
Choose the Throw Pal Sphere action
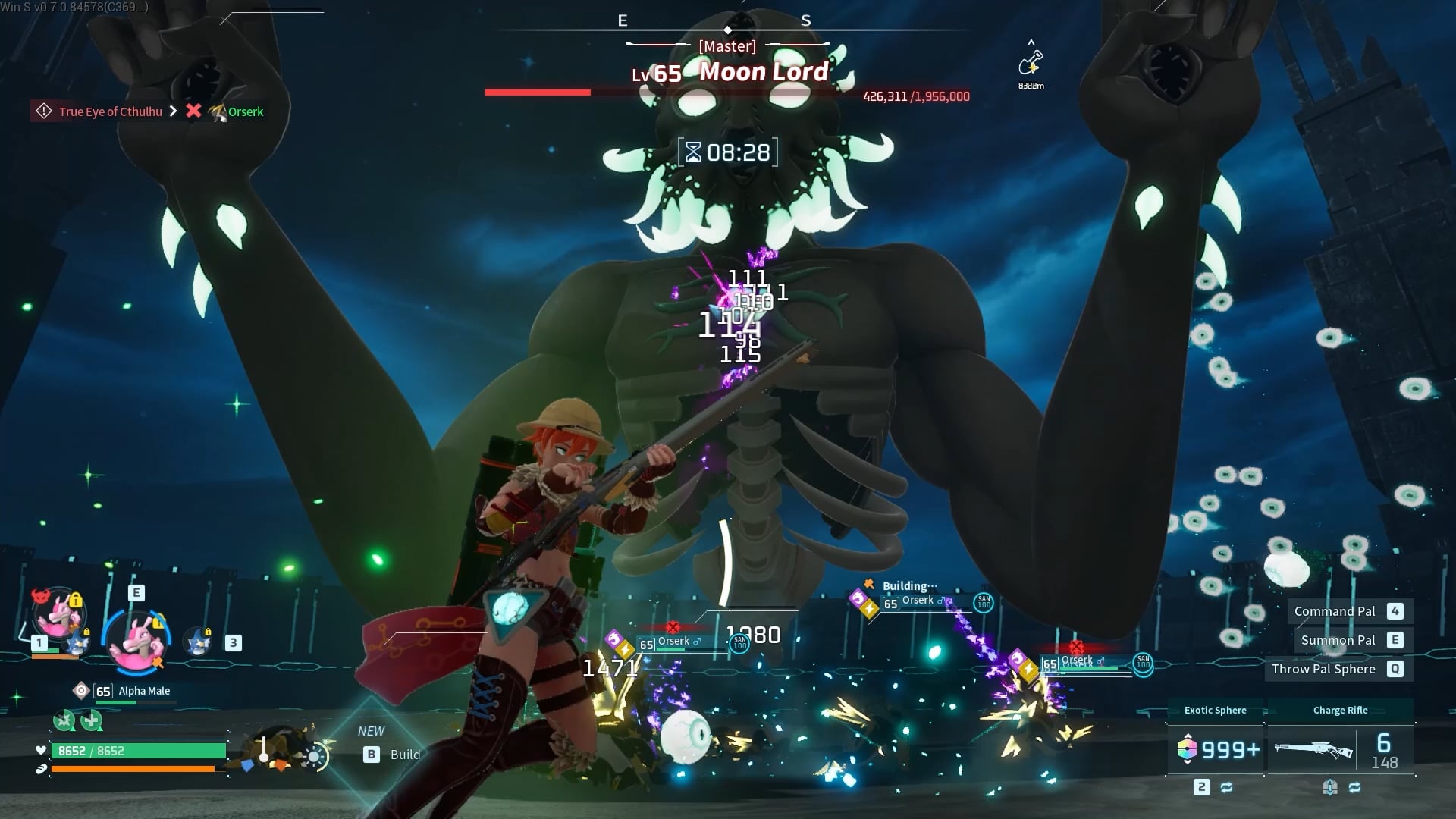[x=1323, y=669]
